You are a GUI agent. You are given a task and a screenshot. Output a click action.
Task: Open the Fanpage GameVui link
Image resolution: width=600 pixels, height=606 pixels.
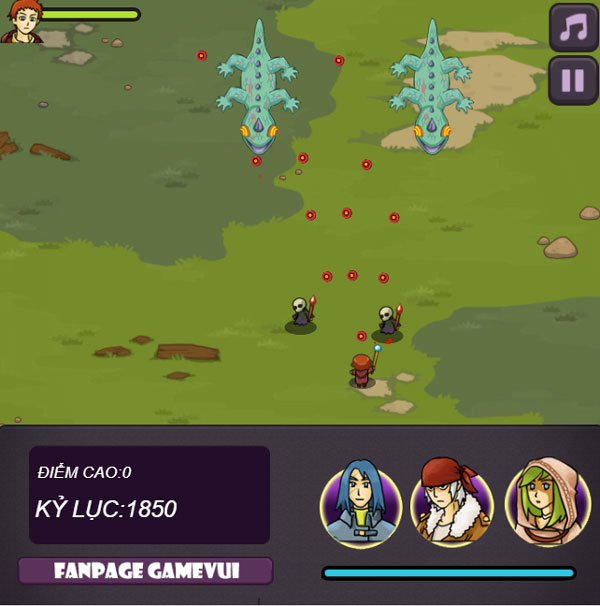click(145, 571)
